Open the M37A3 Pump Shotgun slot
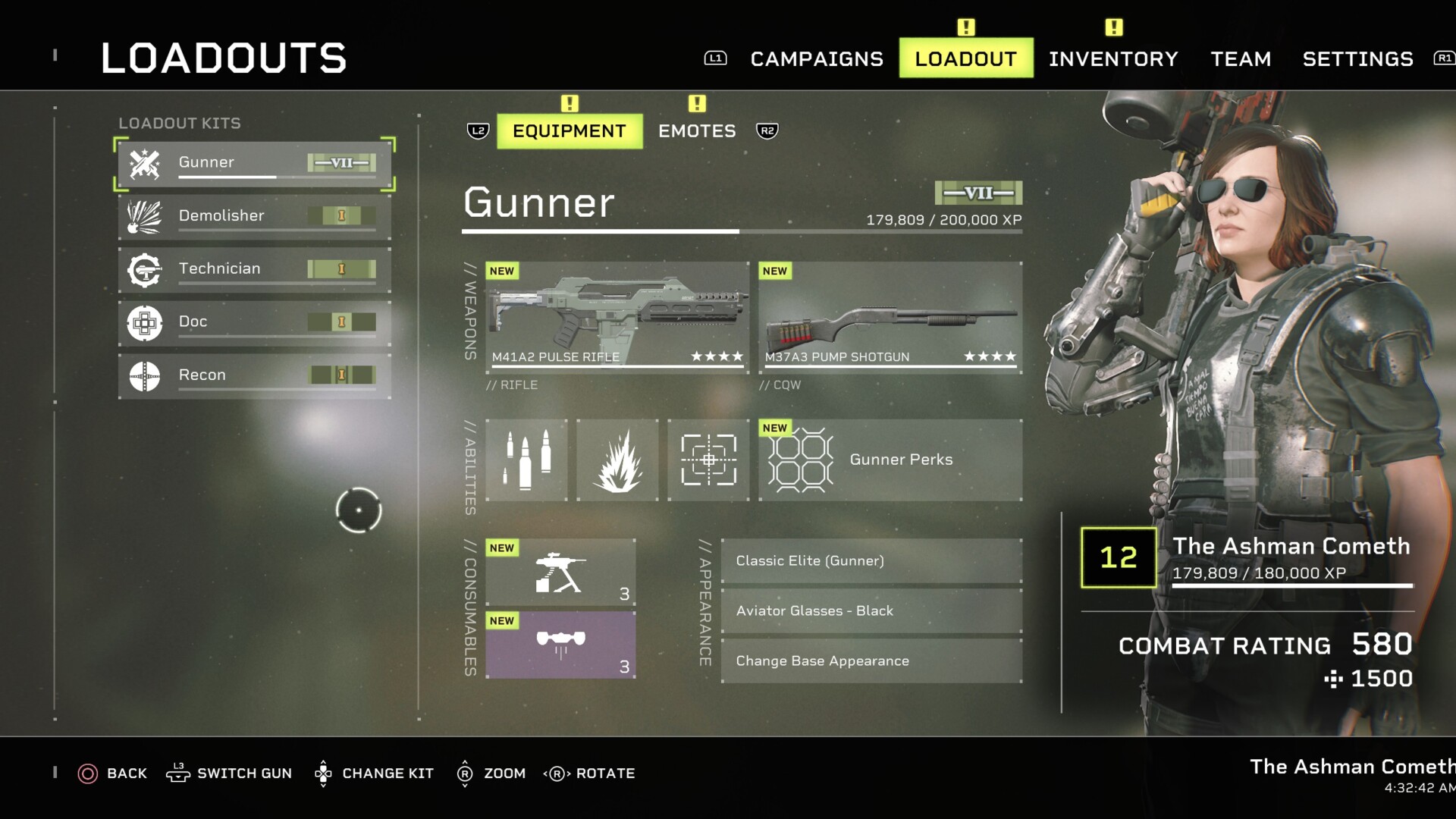The image size is (1456, 819). (890, 317)
